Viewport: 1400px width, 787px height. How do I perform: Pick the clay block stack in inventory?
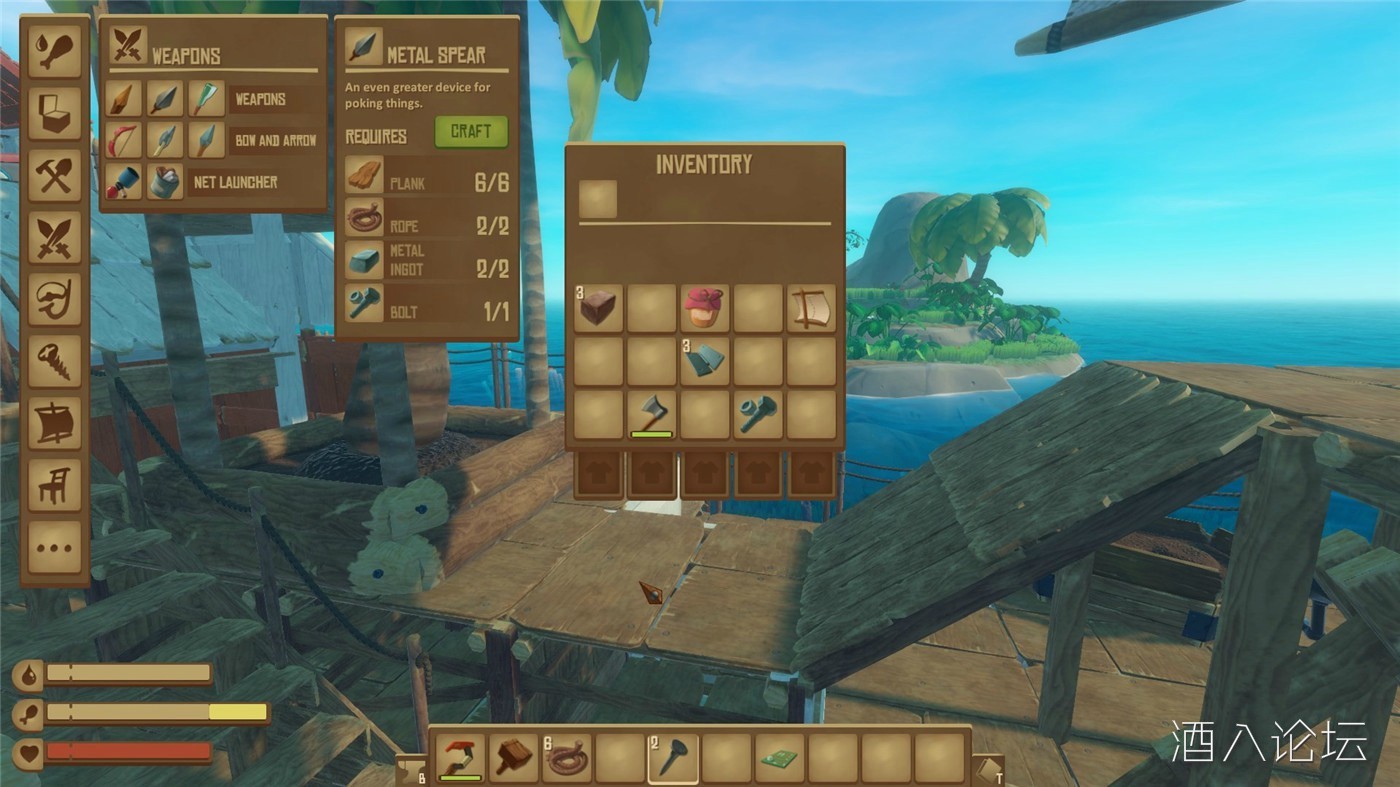click(598, 308)
